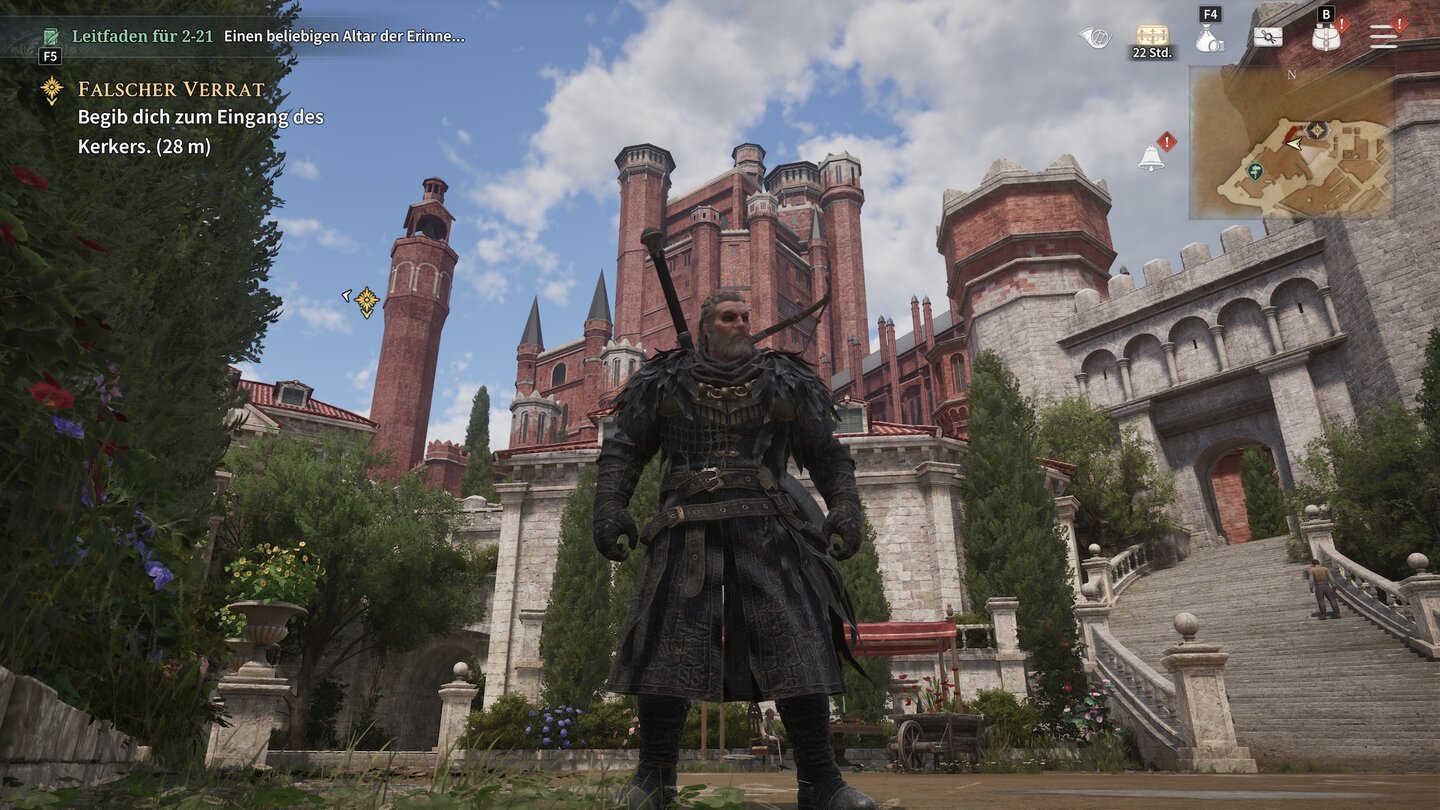1440x810 pixels.
Task: Open the bell notifications icon
Action: pos(1151,157)
